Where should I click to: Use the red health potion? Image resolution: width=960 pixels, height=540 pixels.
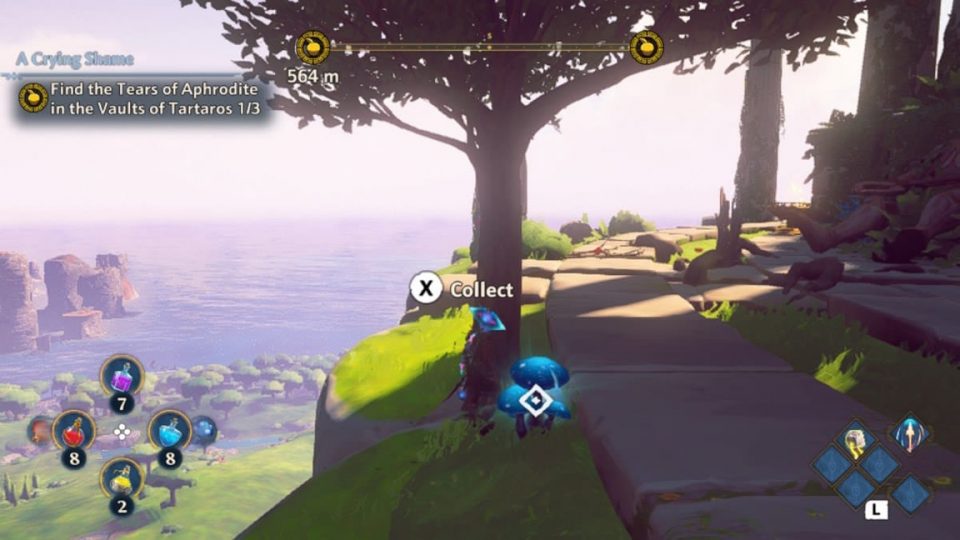click(x=74, y=430)
